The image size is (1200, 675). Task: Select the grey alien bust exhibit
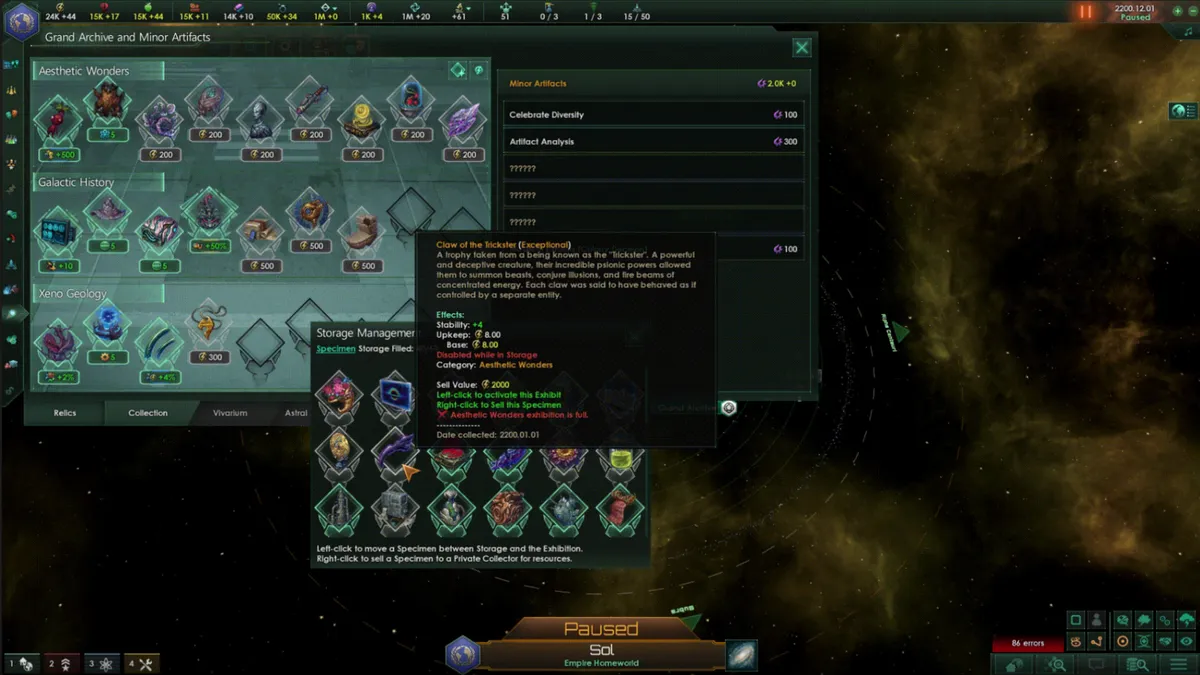(x=260, y=118)
